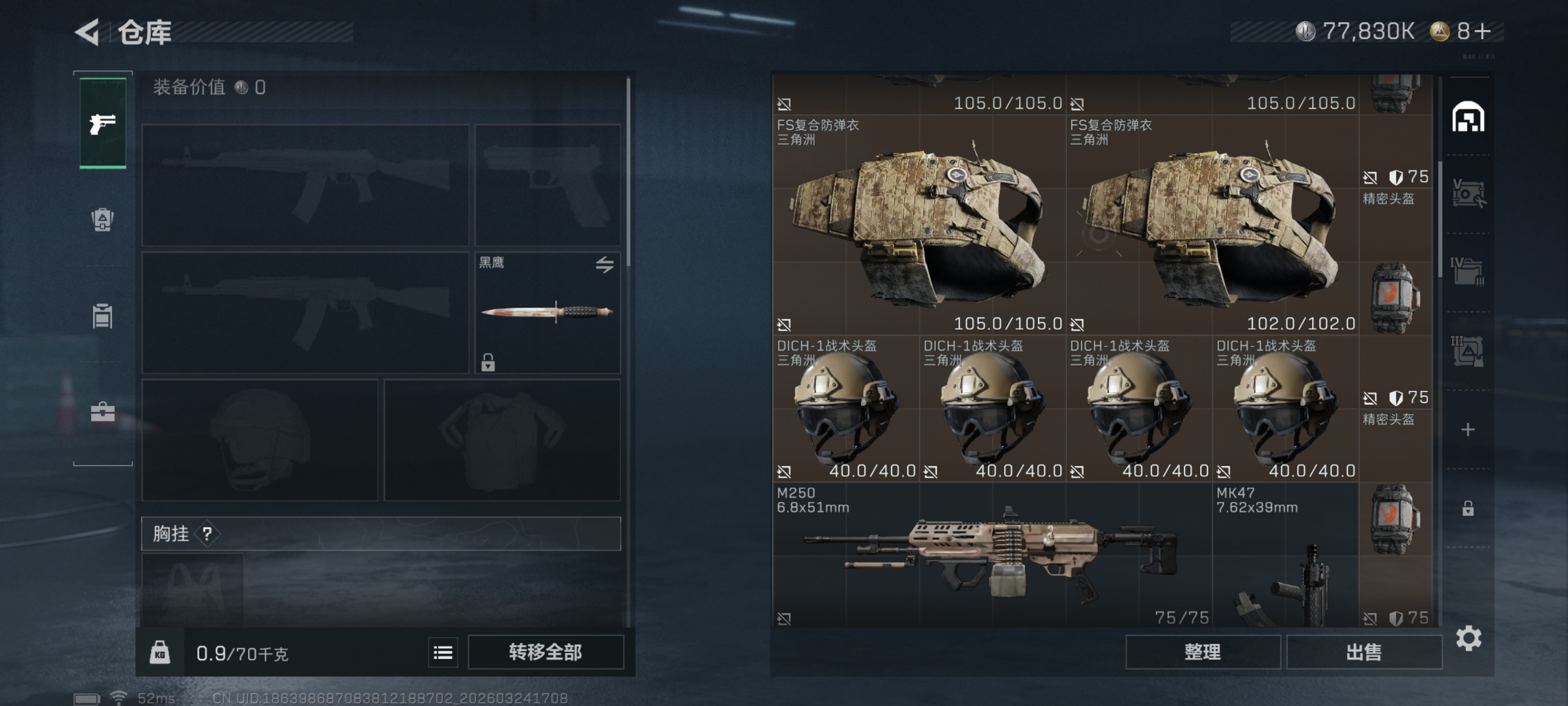This screenshot has width=1568, height=706.
Task: Select the briefcase tab in the sidebar
Action: click(103, 412)
